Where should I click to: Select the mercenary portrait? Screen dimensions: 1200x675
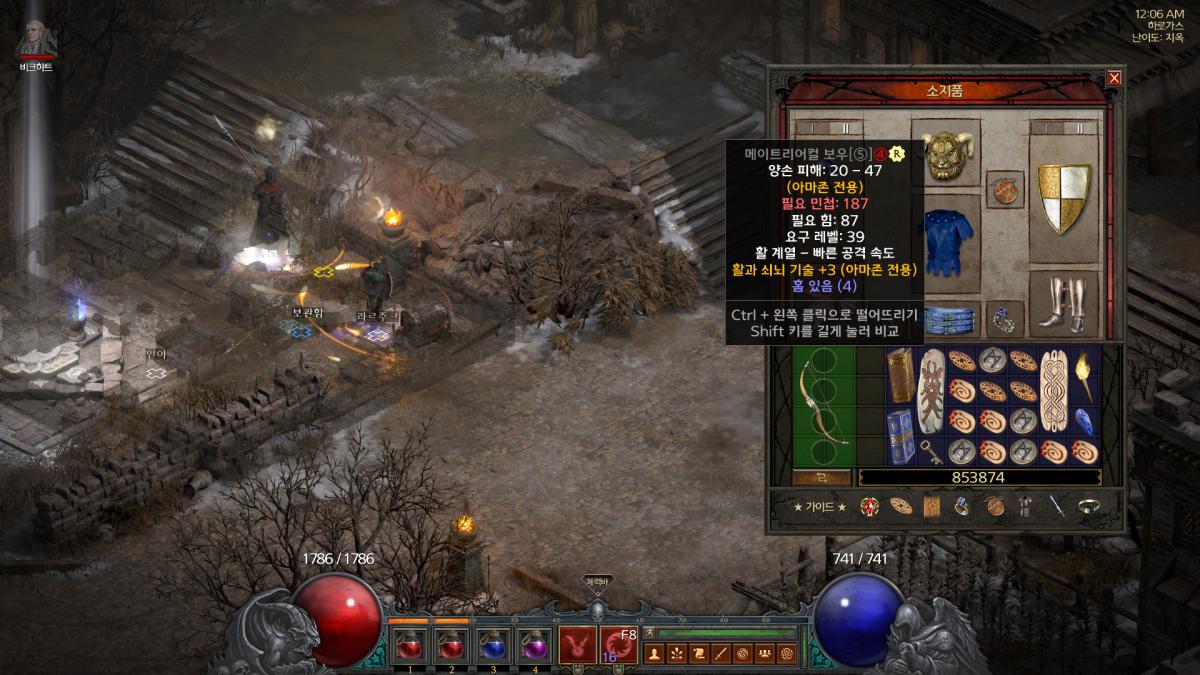coord(37,40)
